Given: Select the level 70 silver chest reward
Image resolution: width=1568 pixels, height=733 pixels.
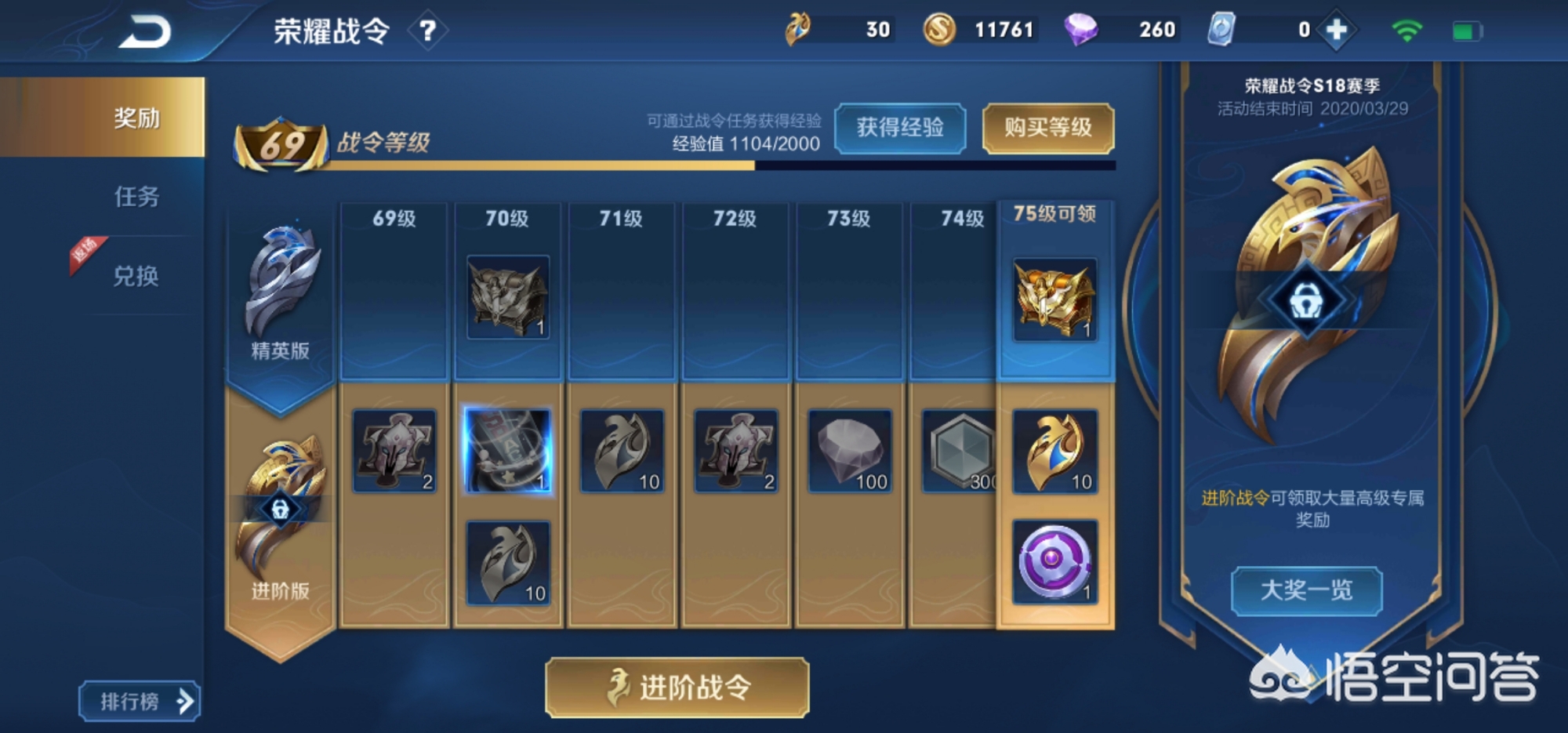Looking at the screenshot, I should click(x=508, y=297).
